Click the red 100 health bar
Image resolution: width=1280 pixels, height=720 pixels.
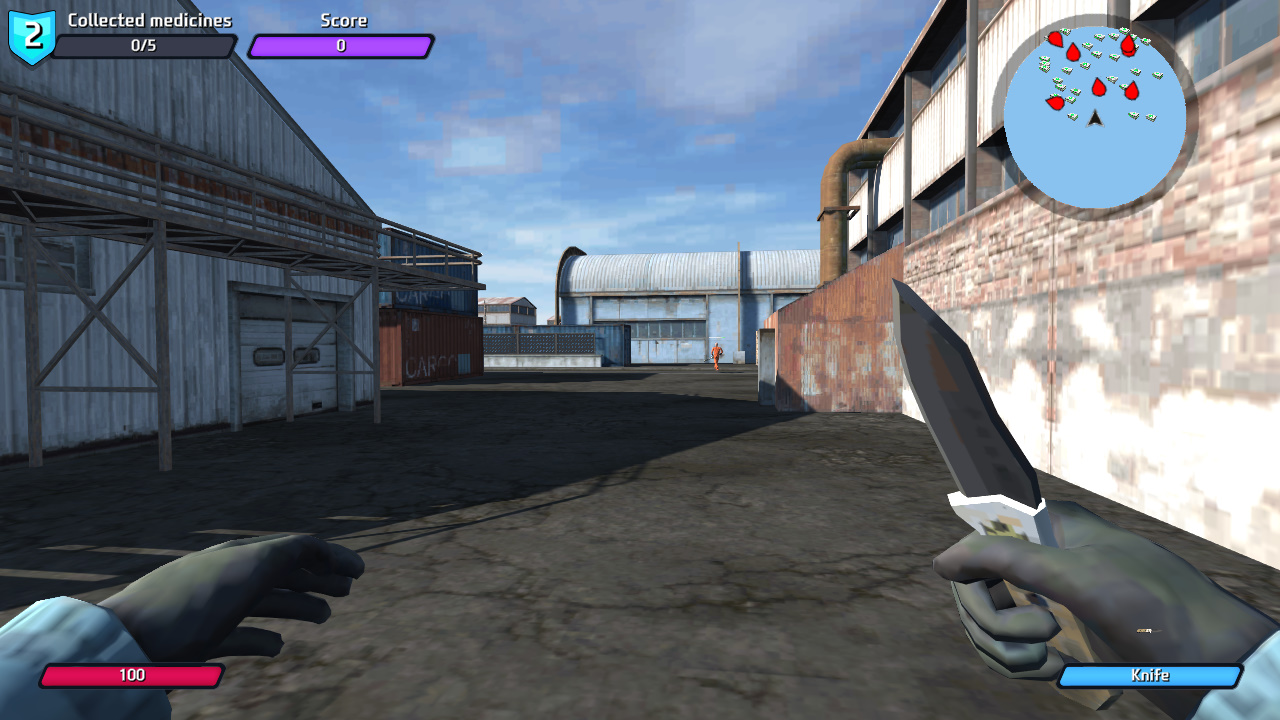click(x=133, y=675)
